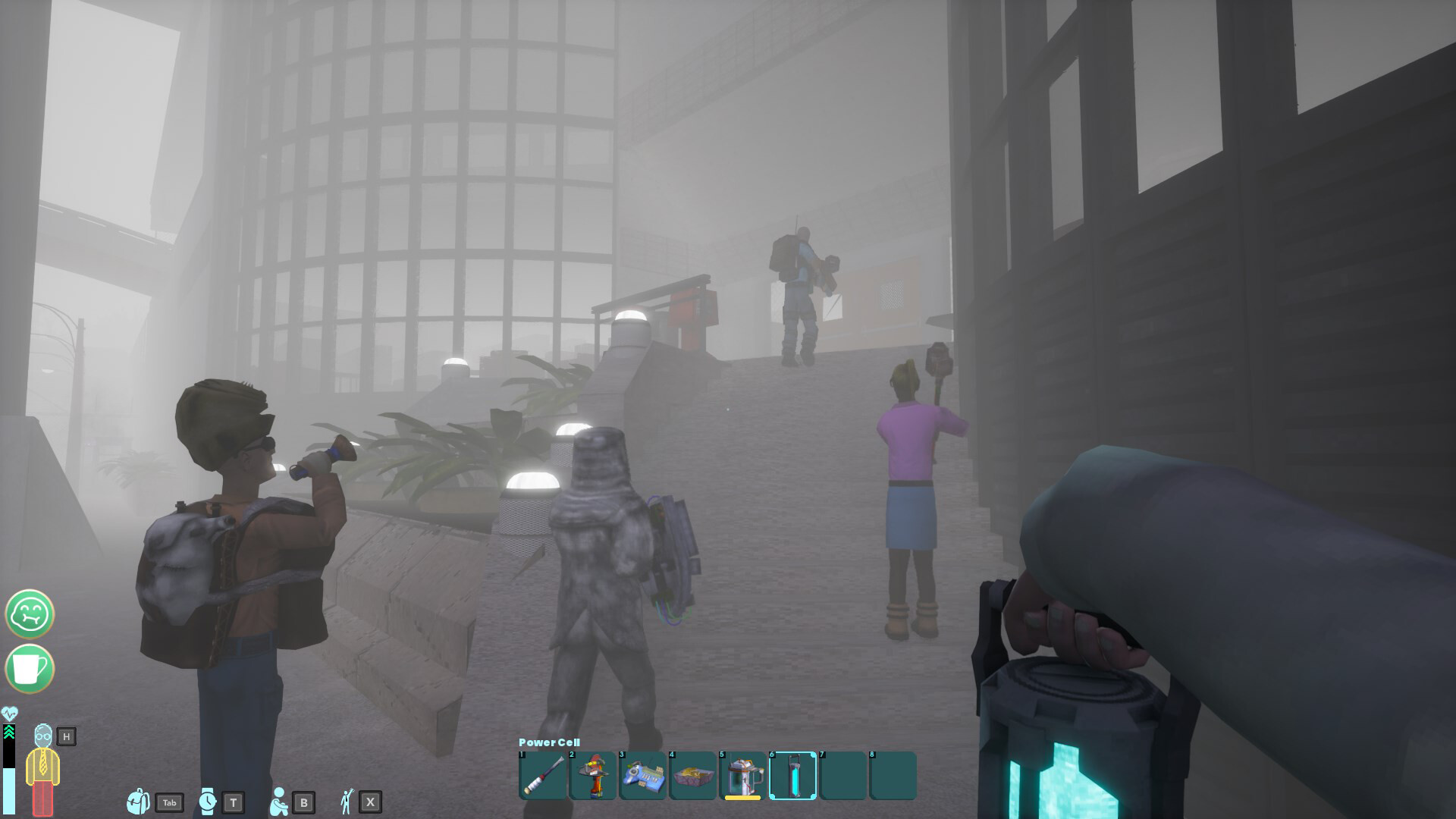Select the drill tool in hotbar slot 2

(593, 775)
